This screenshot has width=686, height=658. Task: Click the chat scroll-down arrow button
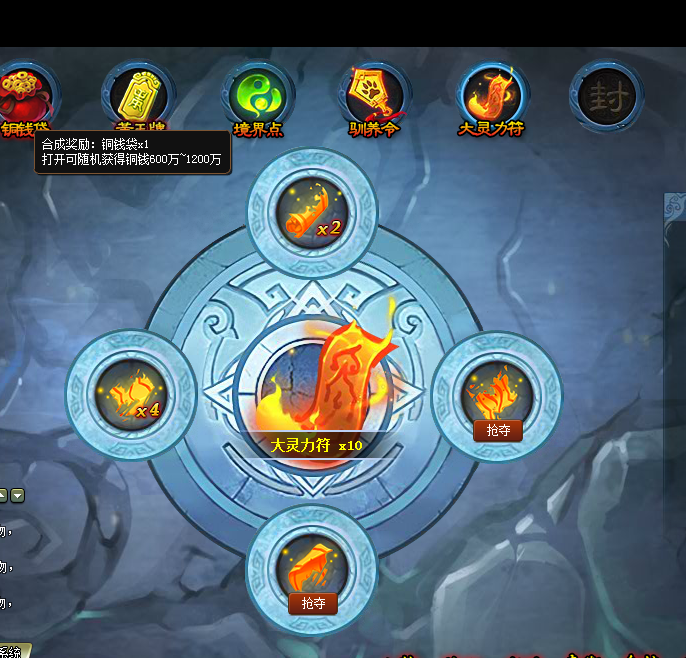click(x=18, y=495)
